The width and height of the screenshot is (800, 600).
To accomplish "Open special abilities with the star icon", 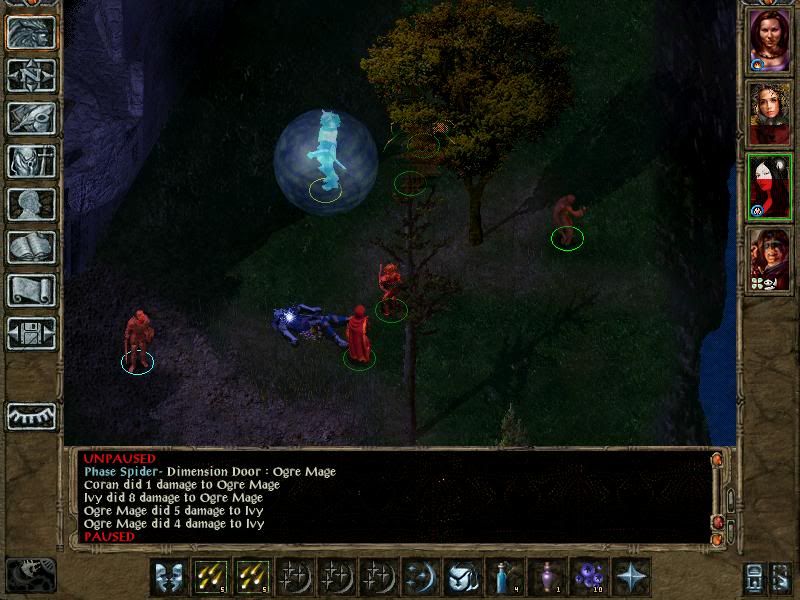I will pyautogui.click(x=632, y=577).
